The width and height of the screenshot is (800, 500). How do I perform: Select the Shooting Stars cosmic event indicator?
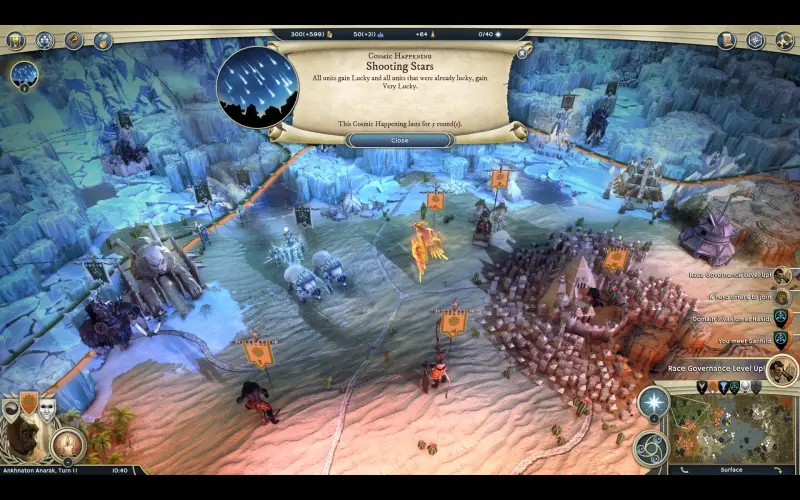click(x=24, y=74)
